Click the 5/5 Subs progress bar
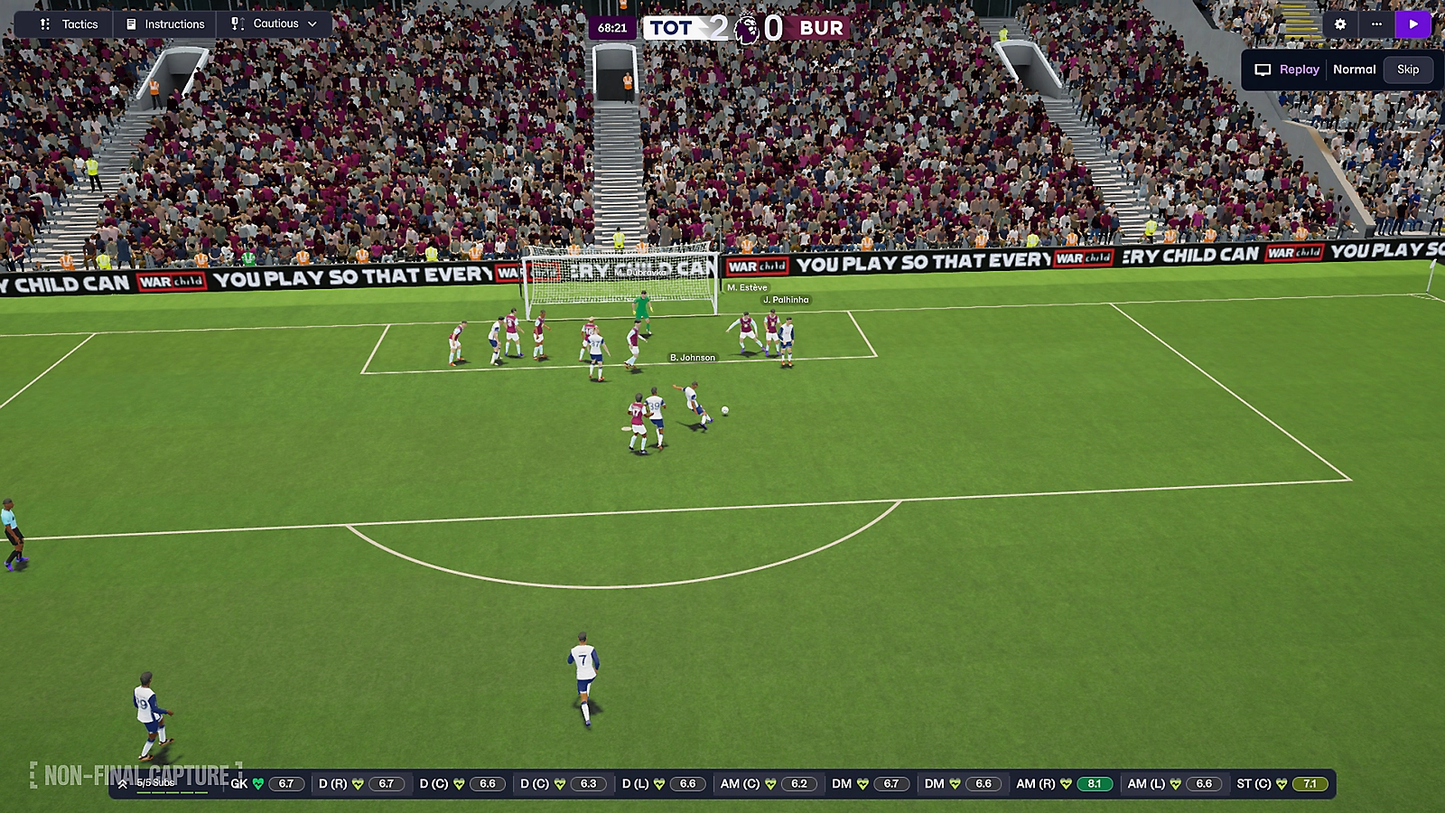 coord(172,791)
